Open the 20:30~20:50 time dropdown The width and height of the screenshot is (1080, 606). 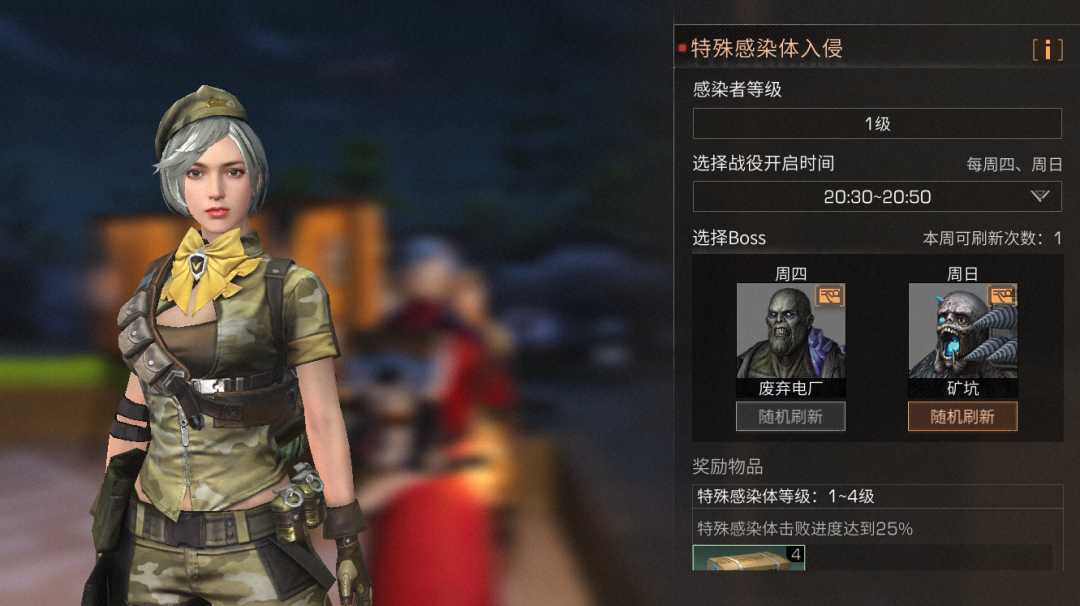point(877,197)
